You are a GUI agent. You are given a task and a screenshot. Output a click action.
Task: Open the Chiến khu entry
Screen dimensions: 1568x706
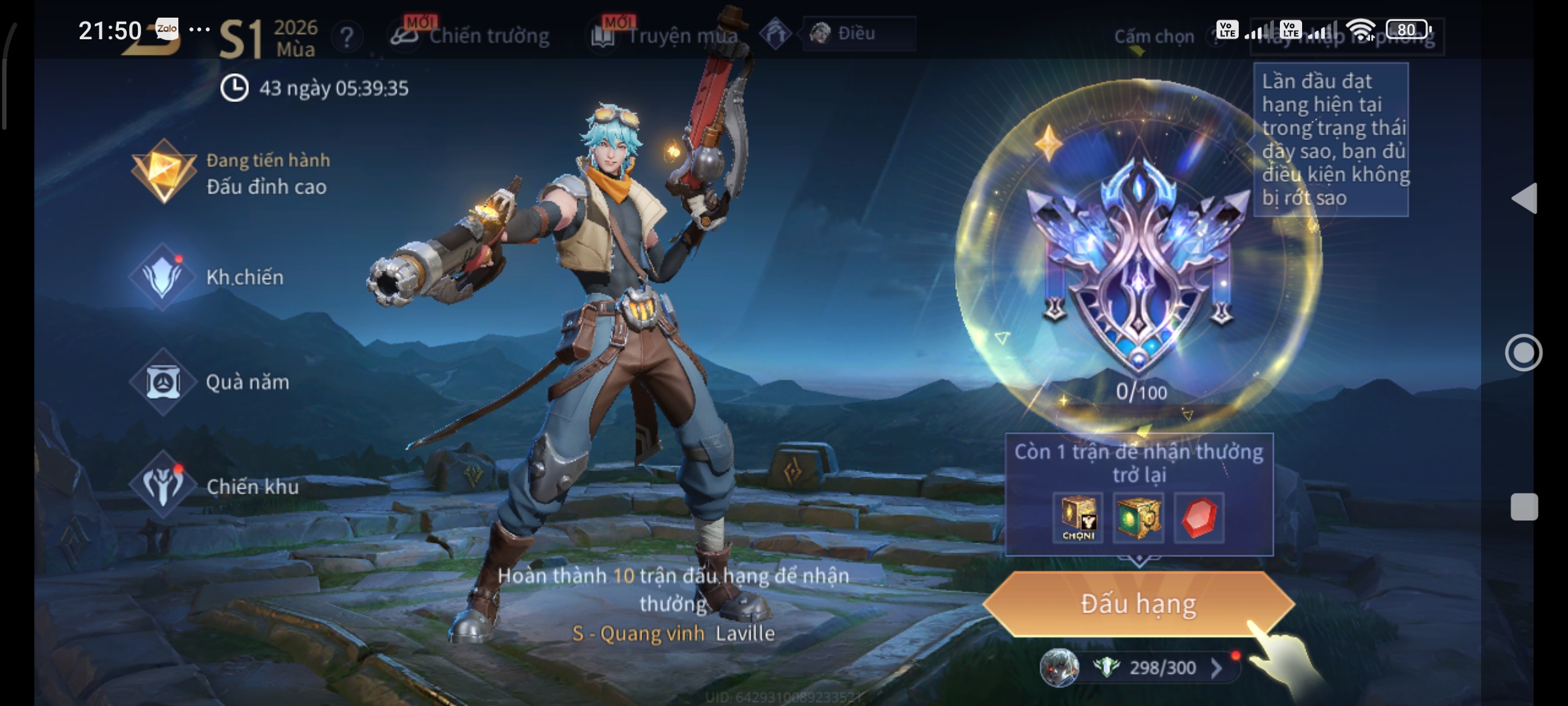point(216,487)
